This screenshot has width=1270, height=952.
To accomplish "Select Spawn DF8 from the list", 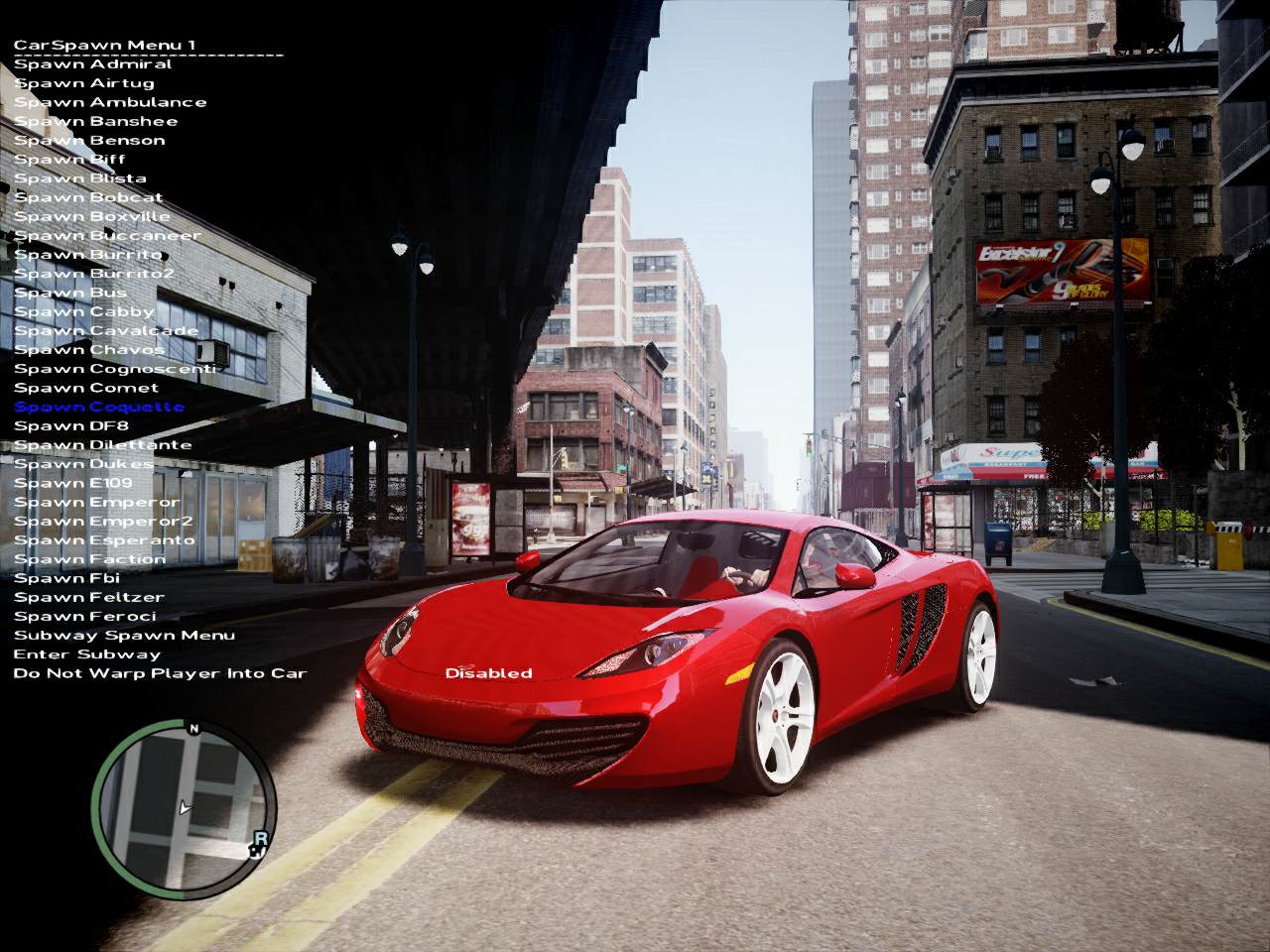I will 71,425.
